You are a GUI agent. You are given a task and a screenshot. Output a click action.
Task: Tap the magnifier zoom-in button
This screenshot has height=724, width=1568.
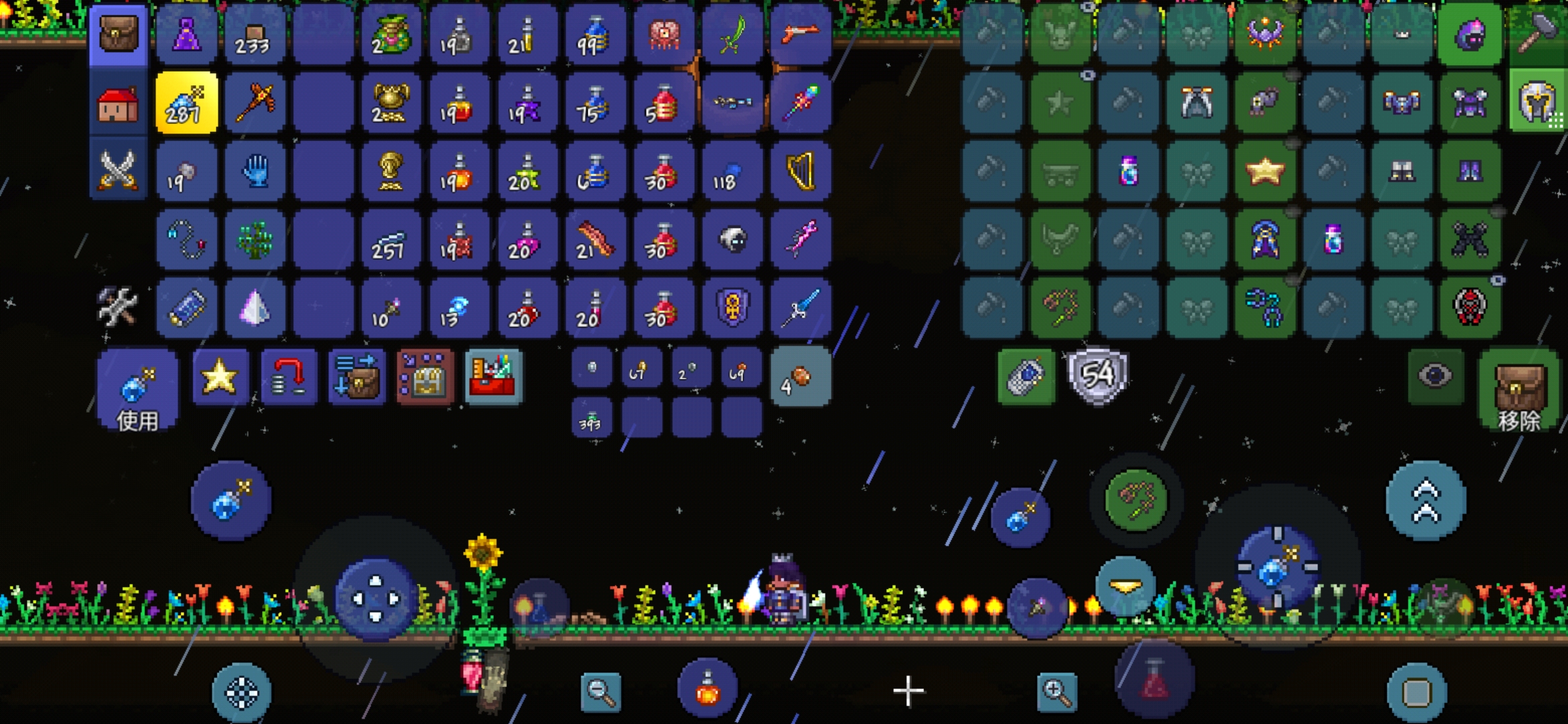click(x=1057, y=691)
